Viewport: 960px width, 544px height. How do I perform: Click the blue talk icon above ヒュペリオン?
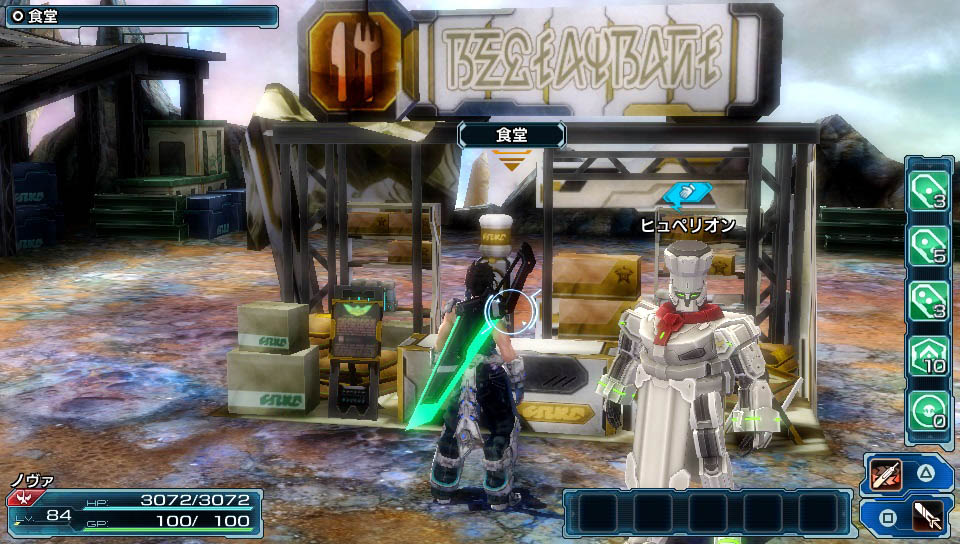[687, 194]
